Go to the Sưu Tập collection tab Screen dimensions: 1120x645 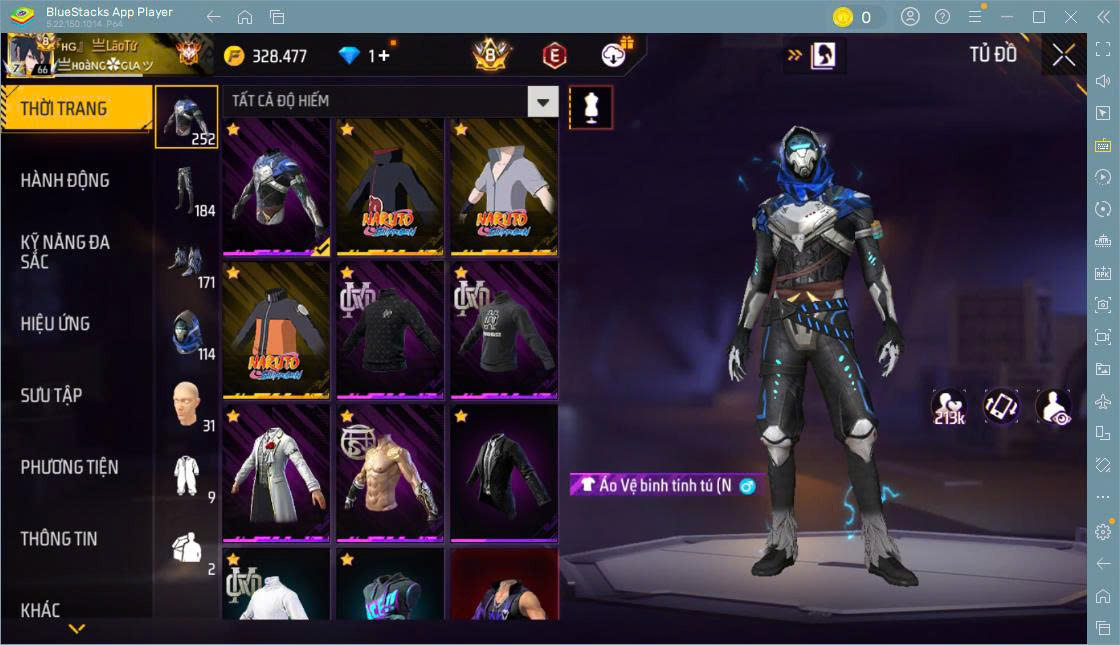[x=52, y=395]
